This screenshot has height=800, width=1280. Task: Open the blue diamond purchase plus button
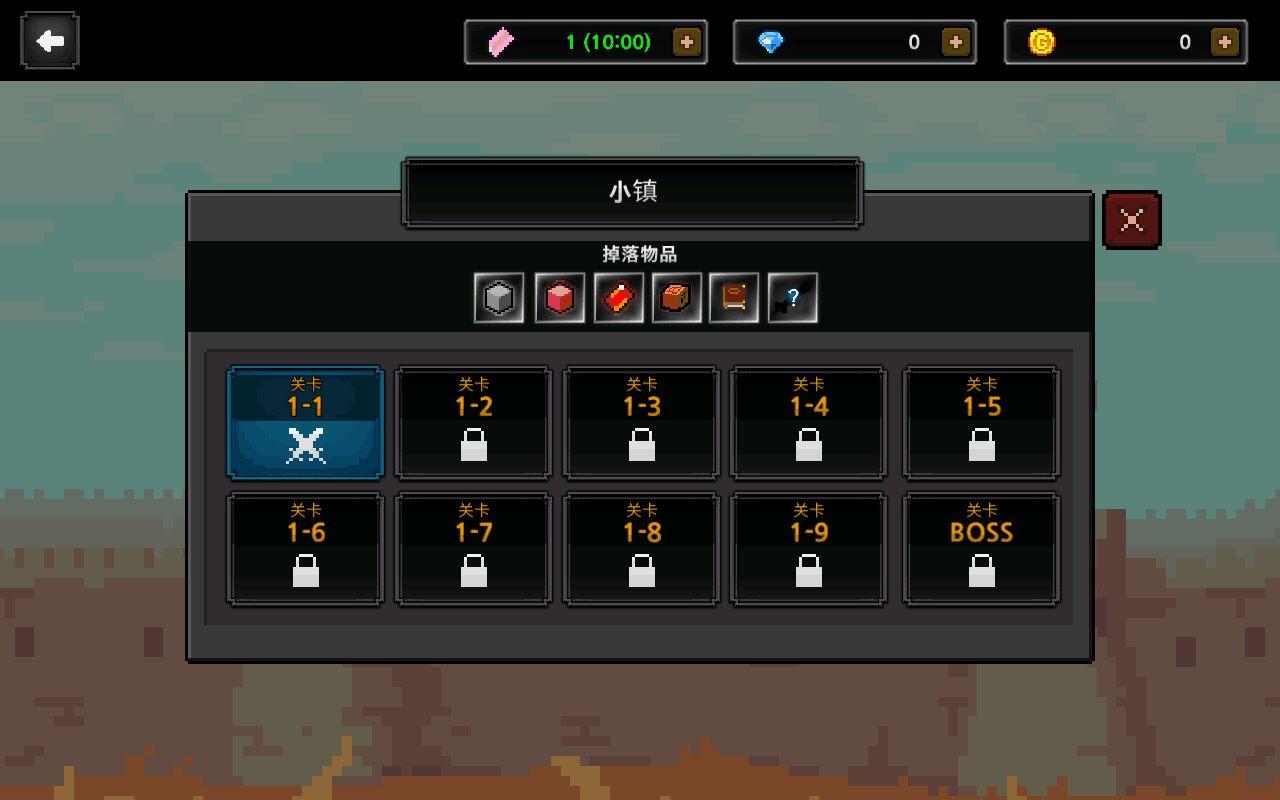[x=956, y=42]
